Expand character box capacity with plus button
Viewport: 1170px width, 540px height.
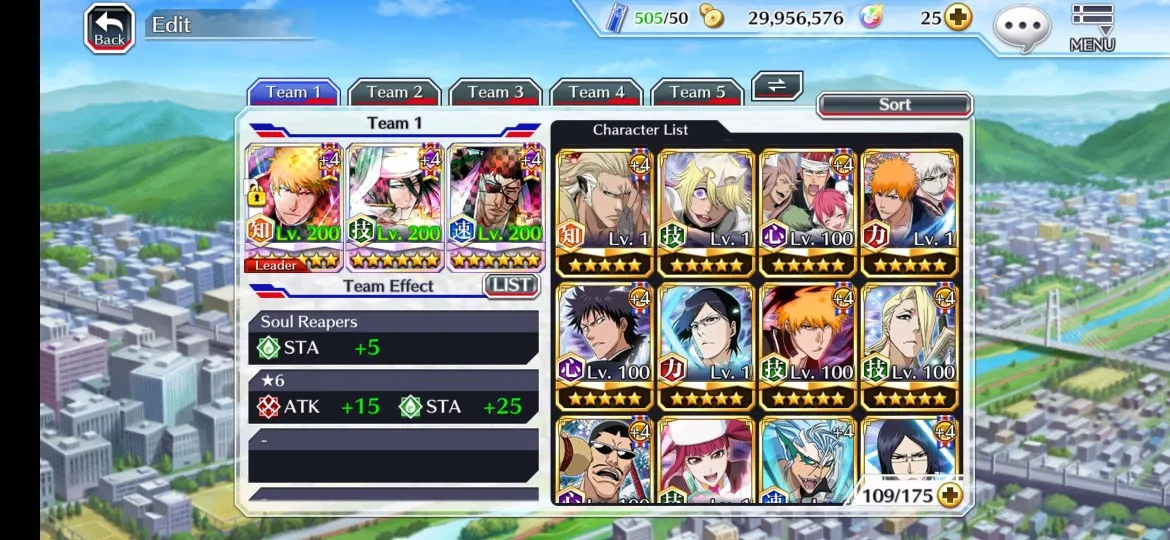(949, 495)
